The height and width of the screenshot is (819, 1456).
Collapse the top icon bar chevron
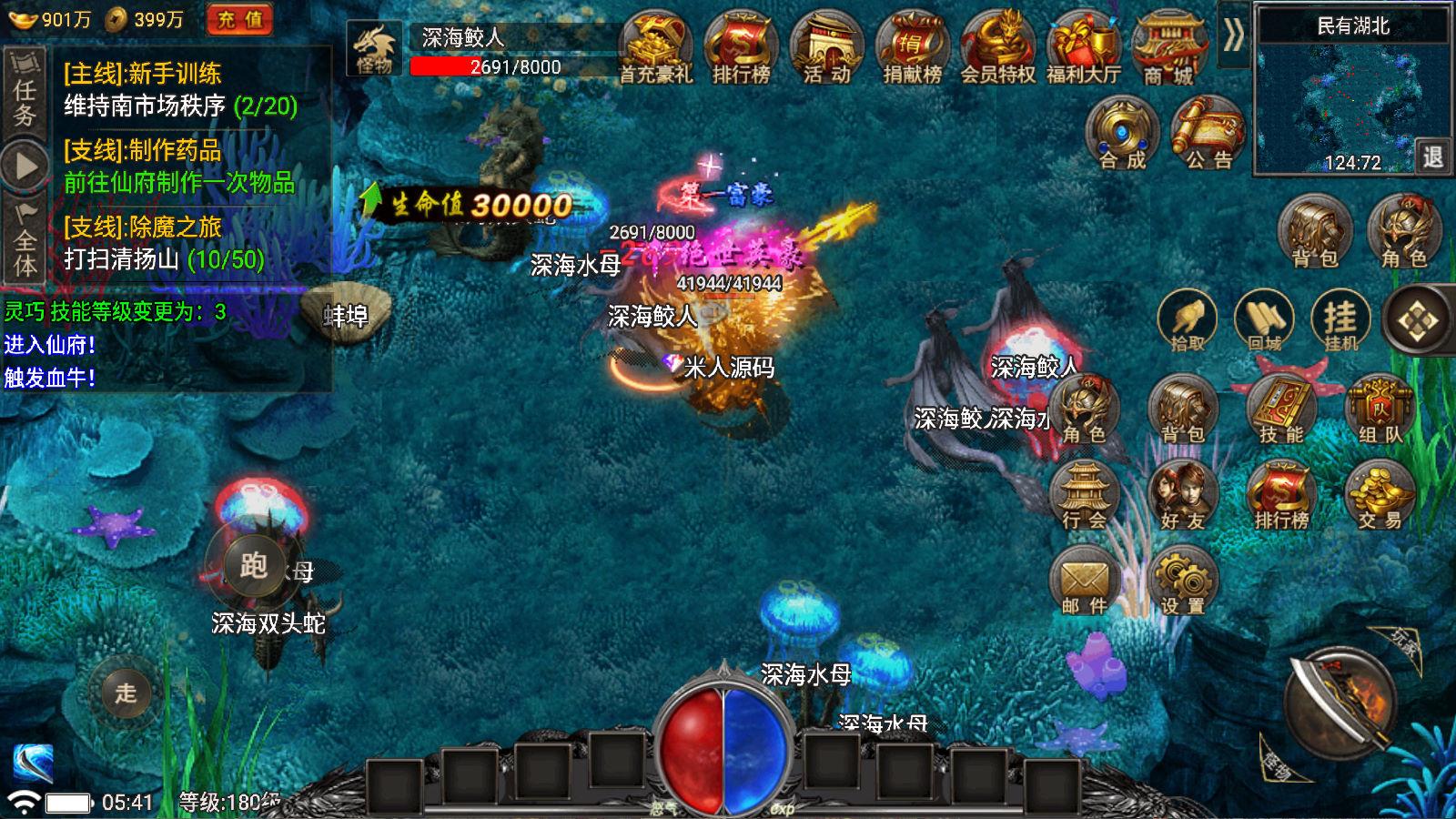(1234, 35)
